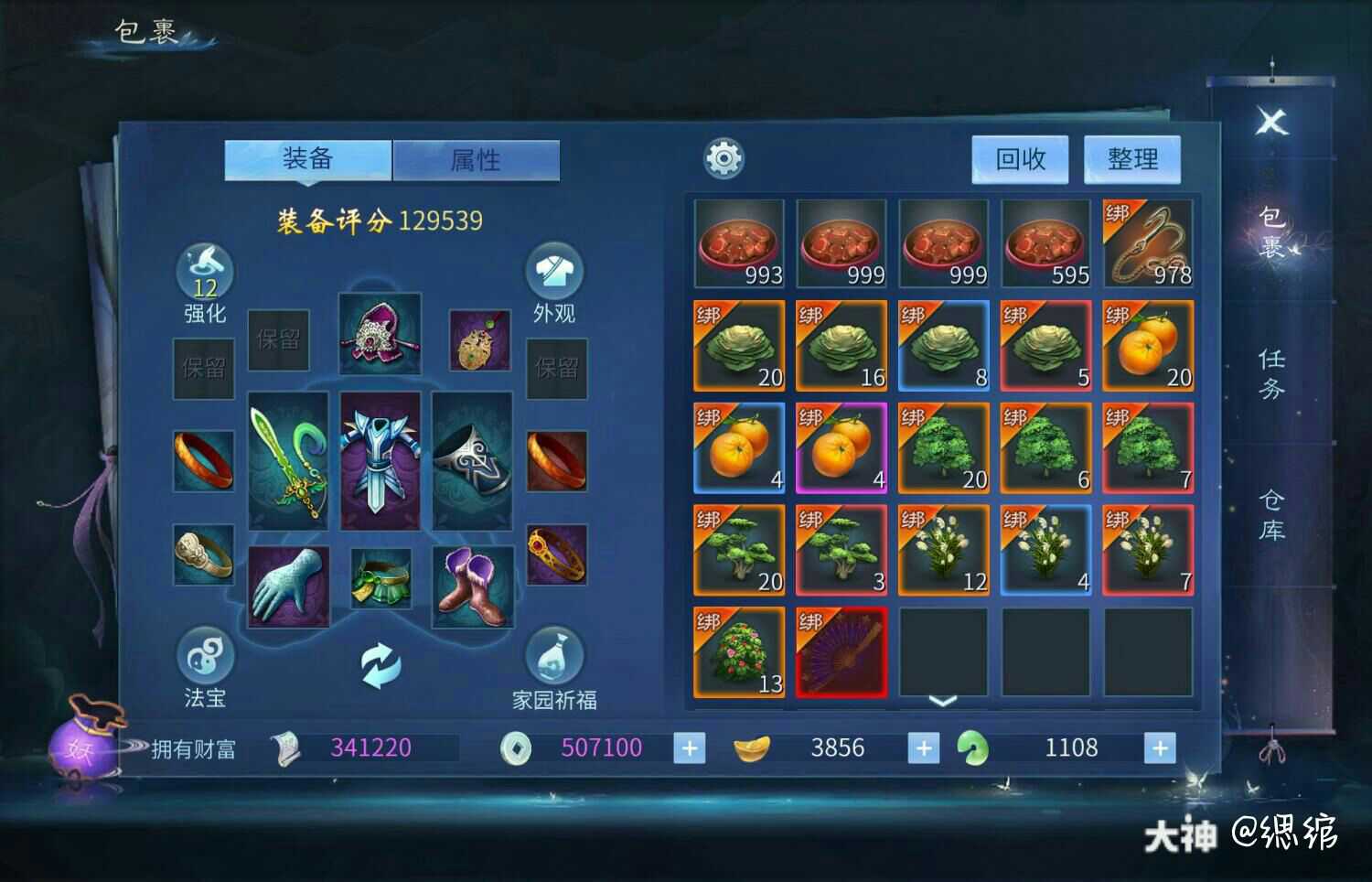Select the rope hook item stack of 978
The width and height of the screenshot is (1372, 882).
click(x=1148, y=243)
